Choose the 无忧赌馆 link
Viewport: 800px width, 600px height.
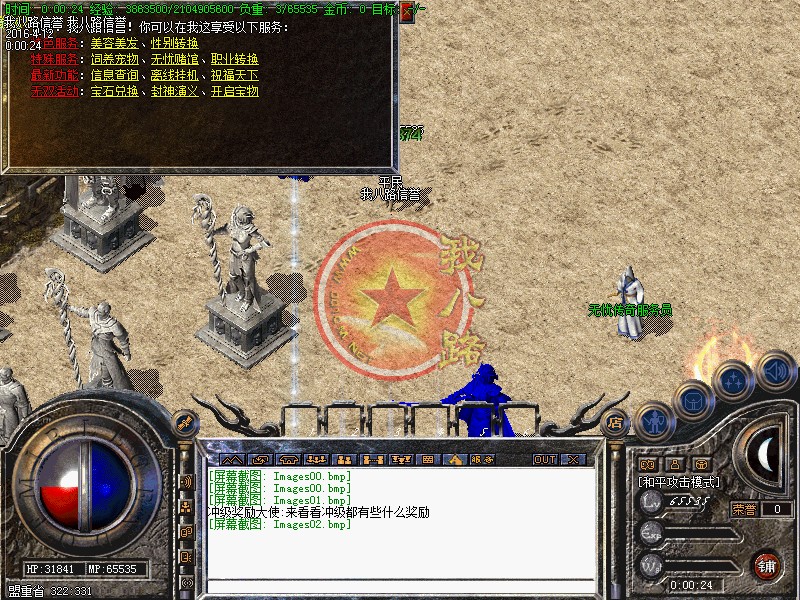pos(175,59)
